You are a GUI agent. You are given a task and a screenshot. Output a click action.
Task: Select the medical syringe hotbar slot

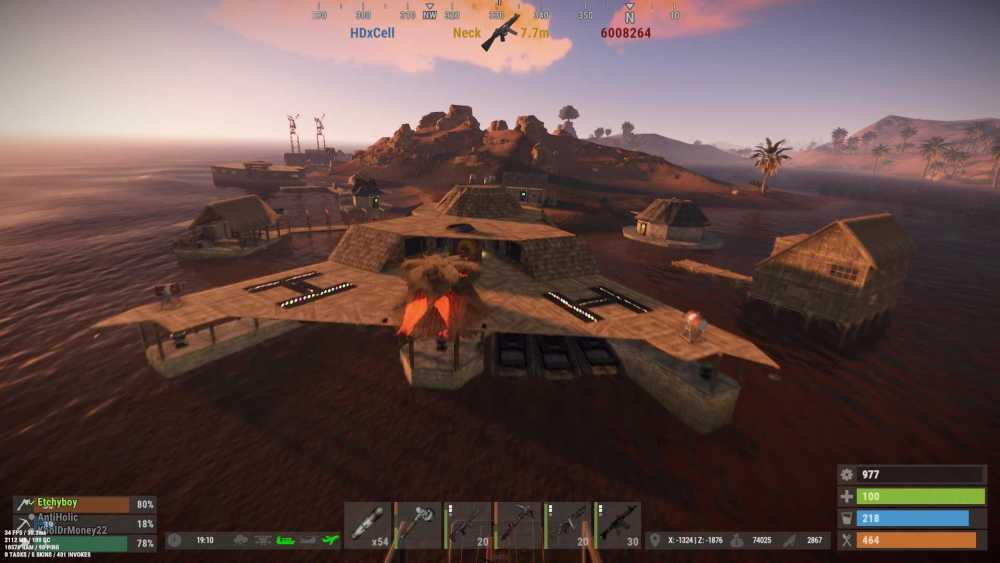(x=368, y=525)
